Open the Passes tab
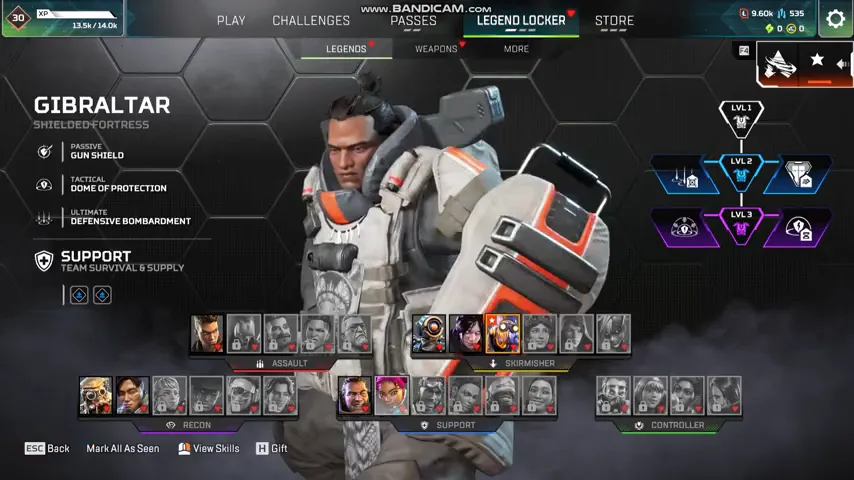The height and width of the screenshot is (480, 854). 413,20
